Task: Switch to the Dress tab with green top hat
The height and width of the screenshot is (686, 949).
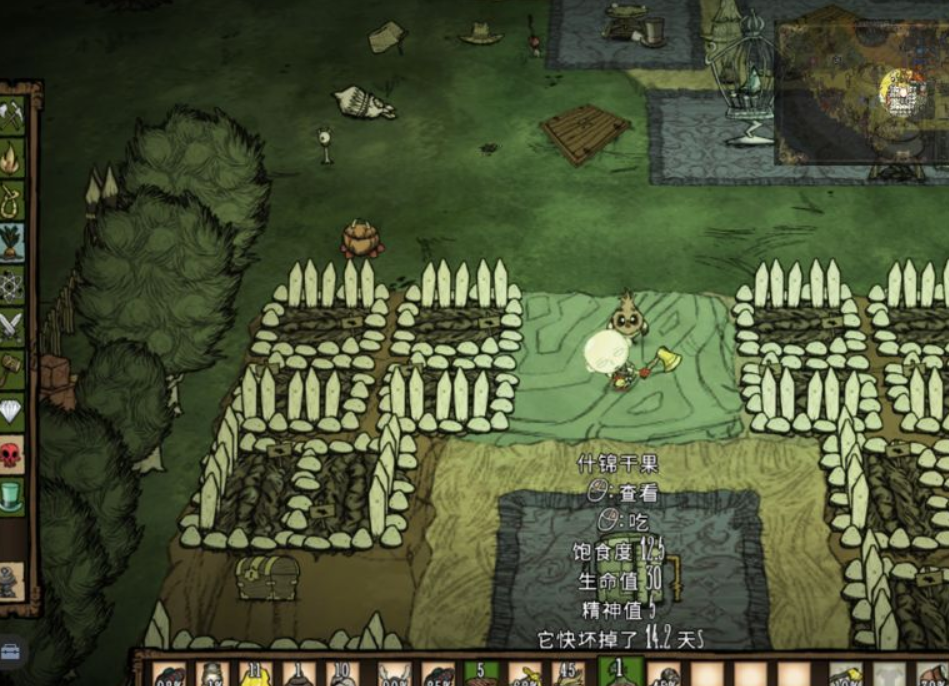Action: pos(12,496)
